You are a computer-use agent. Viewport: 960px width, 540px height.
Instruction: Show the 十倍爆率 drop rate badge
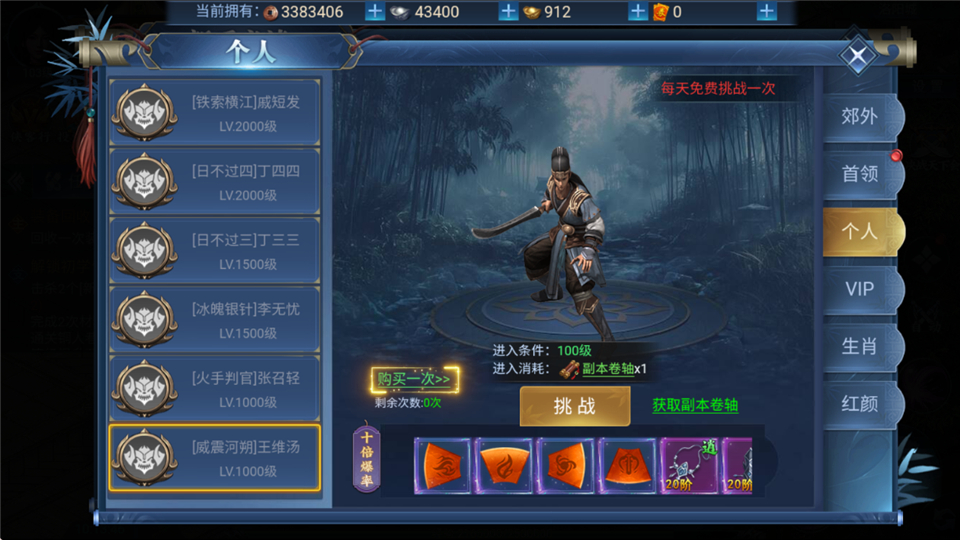click(367, 458)
